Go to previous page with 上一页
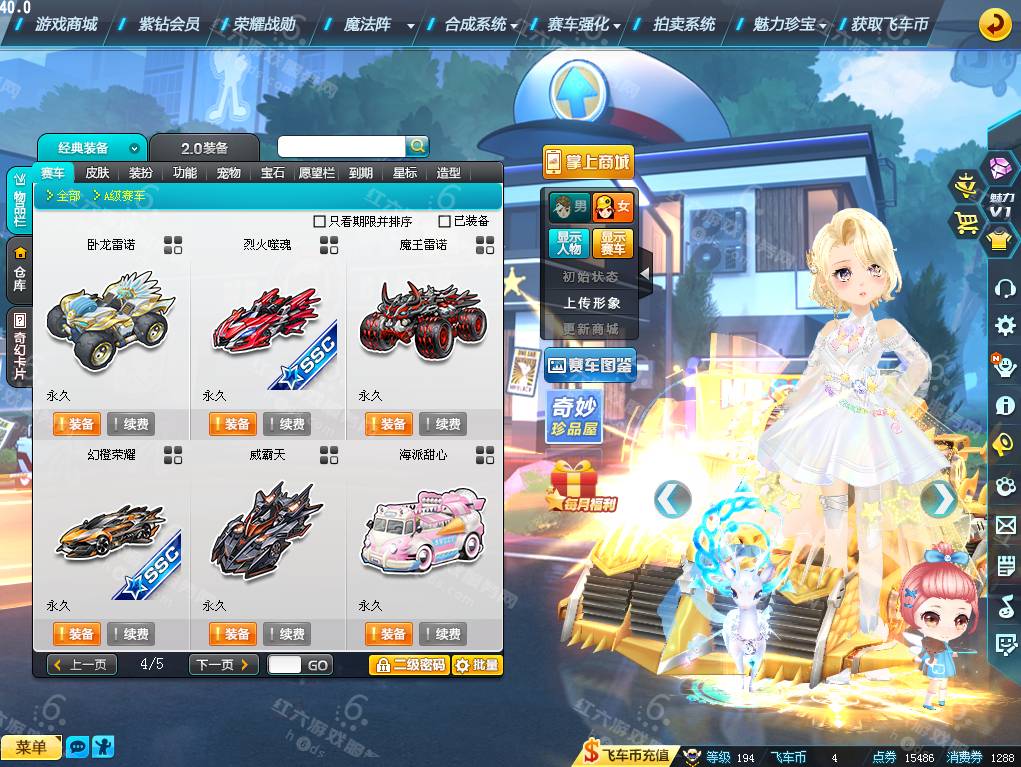 pos(82,665)
